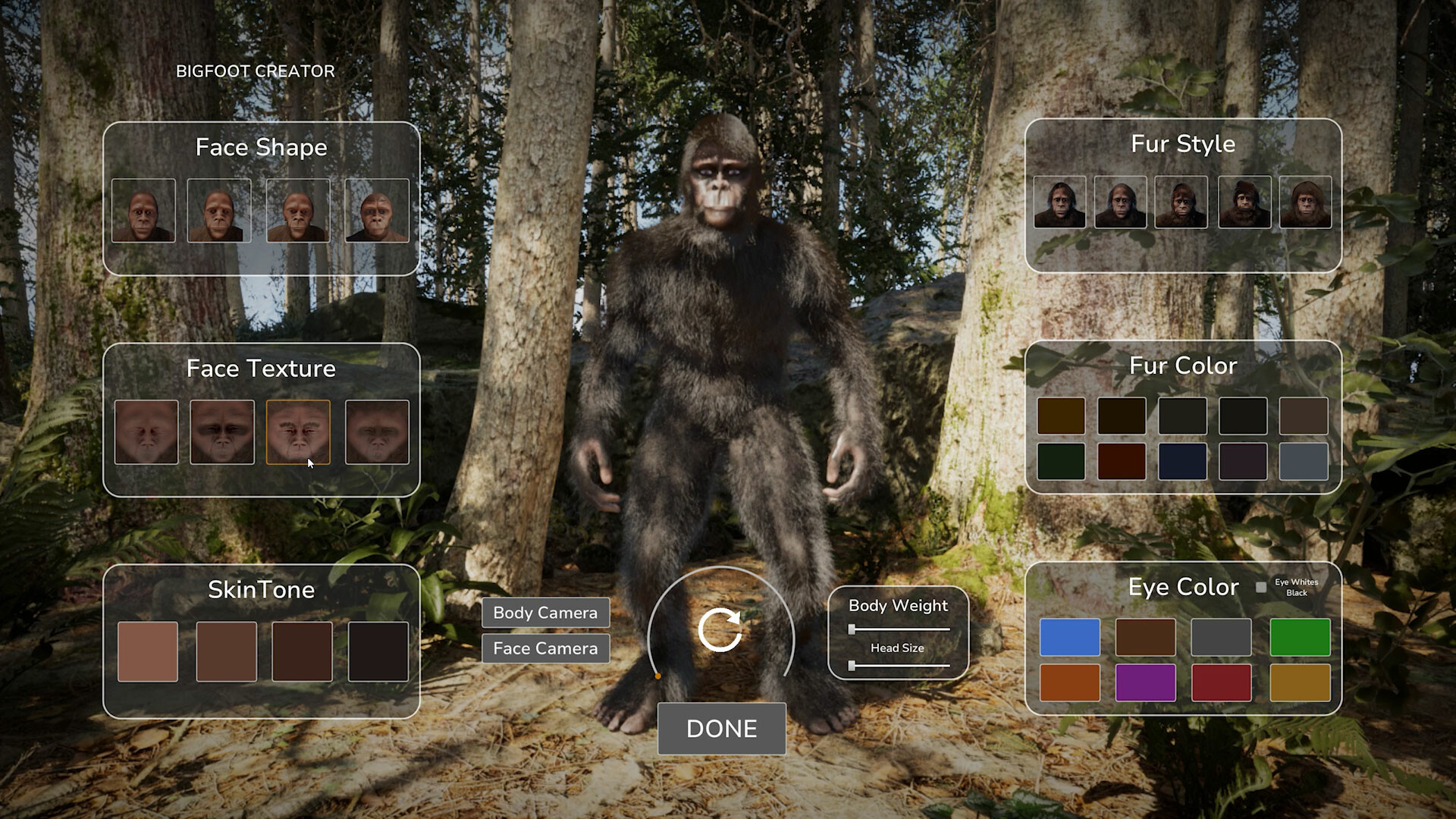Select the navy blue Fur Color
1456x819 pixels.
click(x=1184, y=462)
